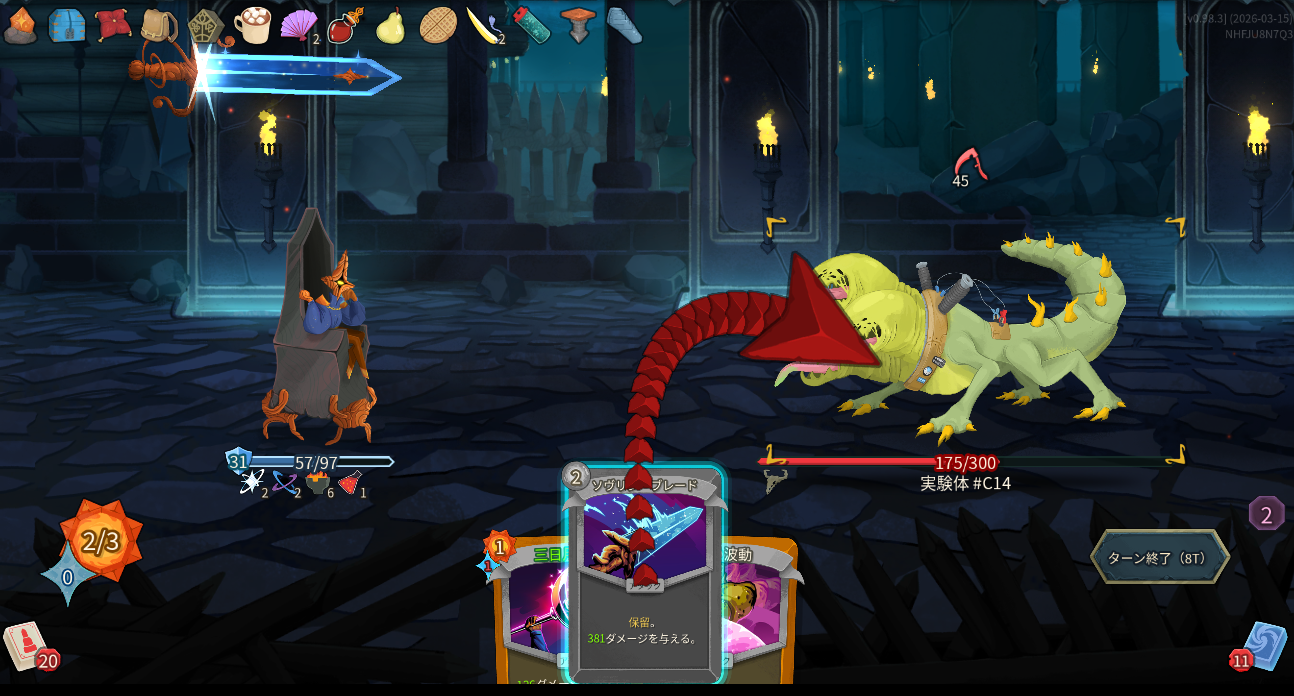The height and width of the screenshot is (696, 1294).
Task: Inspect the orange crystal rock relic
Action: coord(21,25)
